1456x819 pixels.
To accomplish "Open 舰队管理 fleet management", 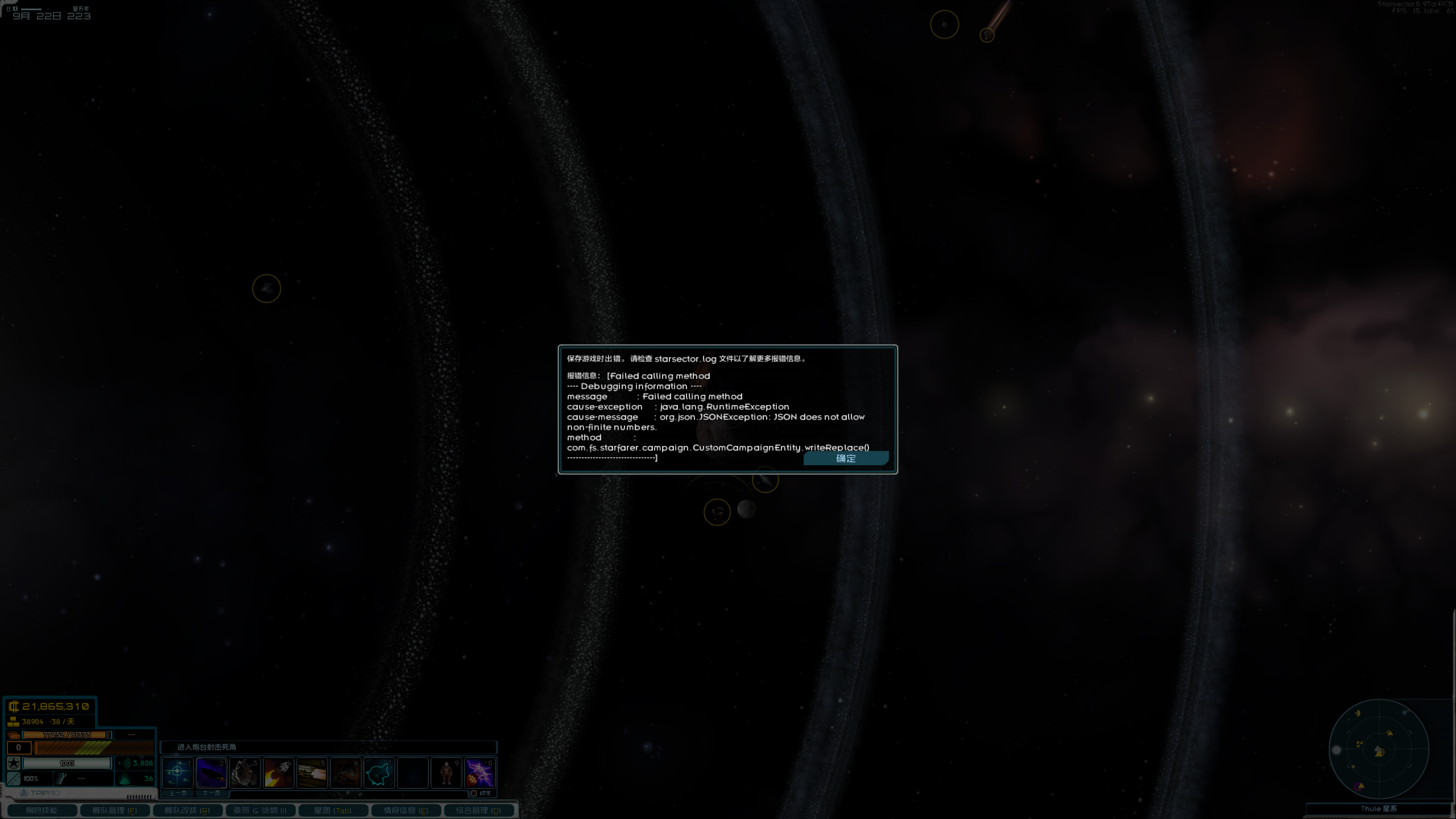I will pyautogui.click(x=114, y=810).
